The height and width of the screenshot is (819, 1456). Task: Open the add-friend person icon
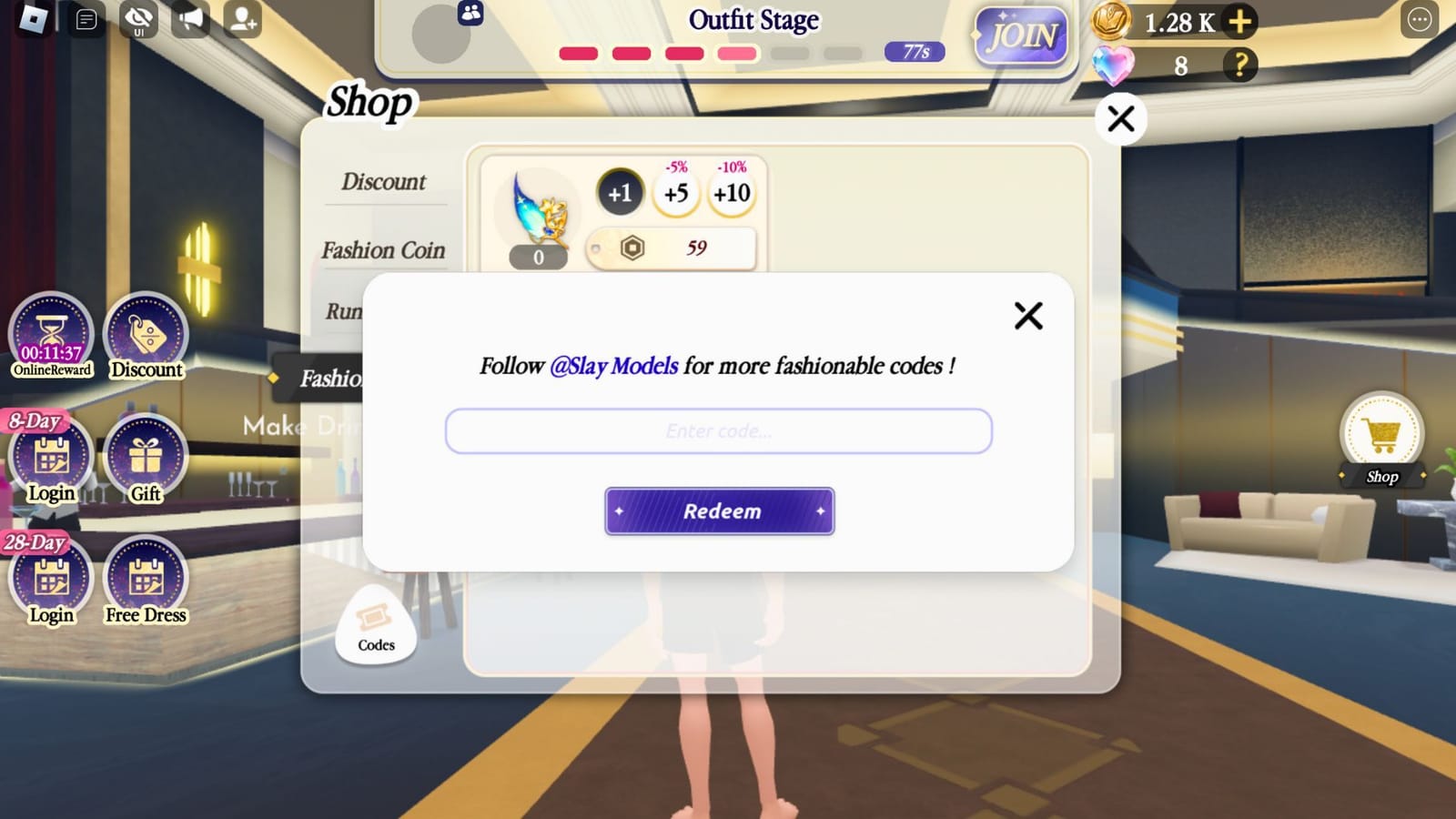[x=242, y=18]
